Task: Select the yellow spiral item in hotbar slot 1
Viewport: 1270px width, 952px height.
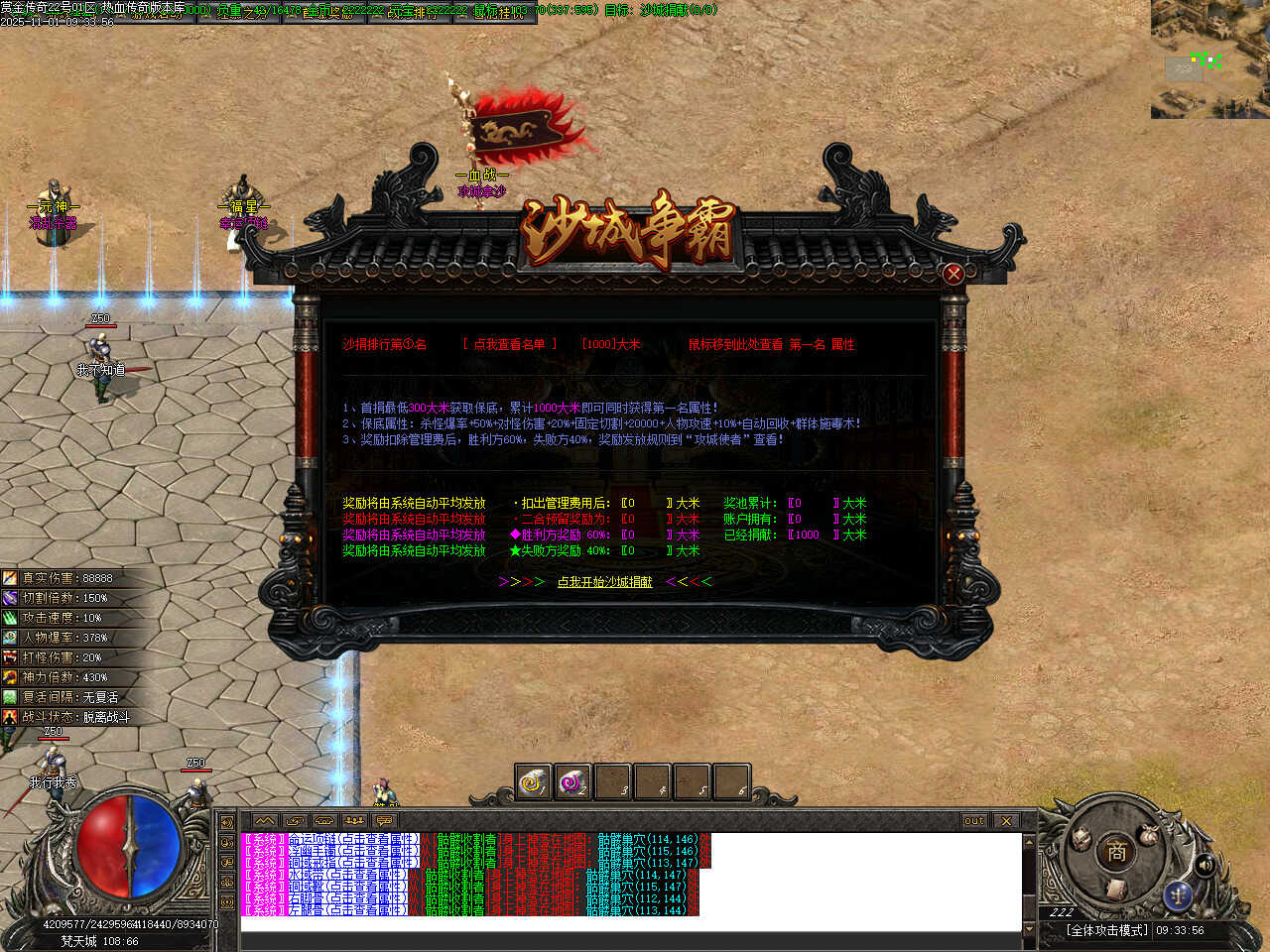Action: 534,783
